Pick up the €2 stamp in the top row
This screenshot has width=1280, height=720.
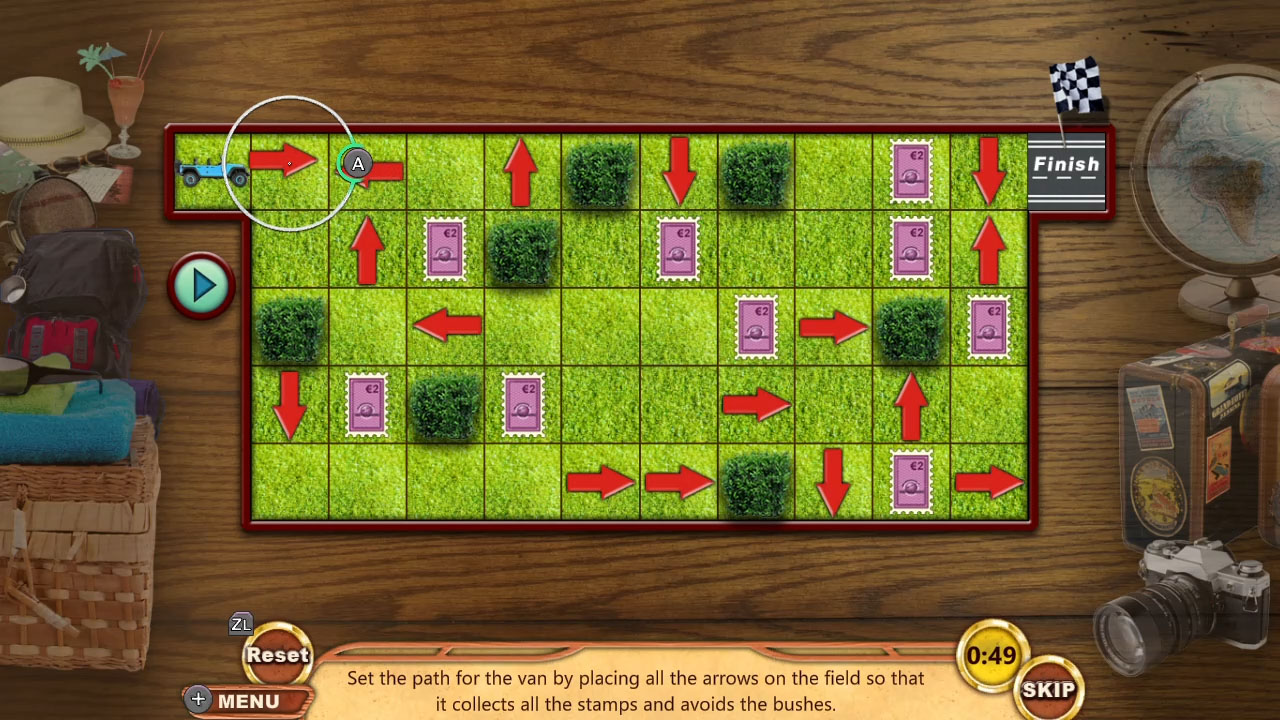911,172
